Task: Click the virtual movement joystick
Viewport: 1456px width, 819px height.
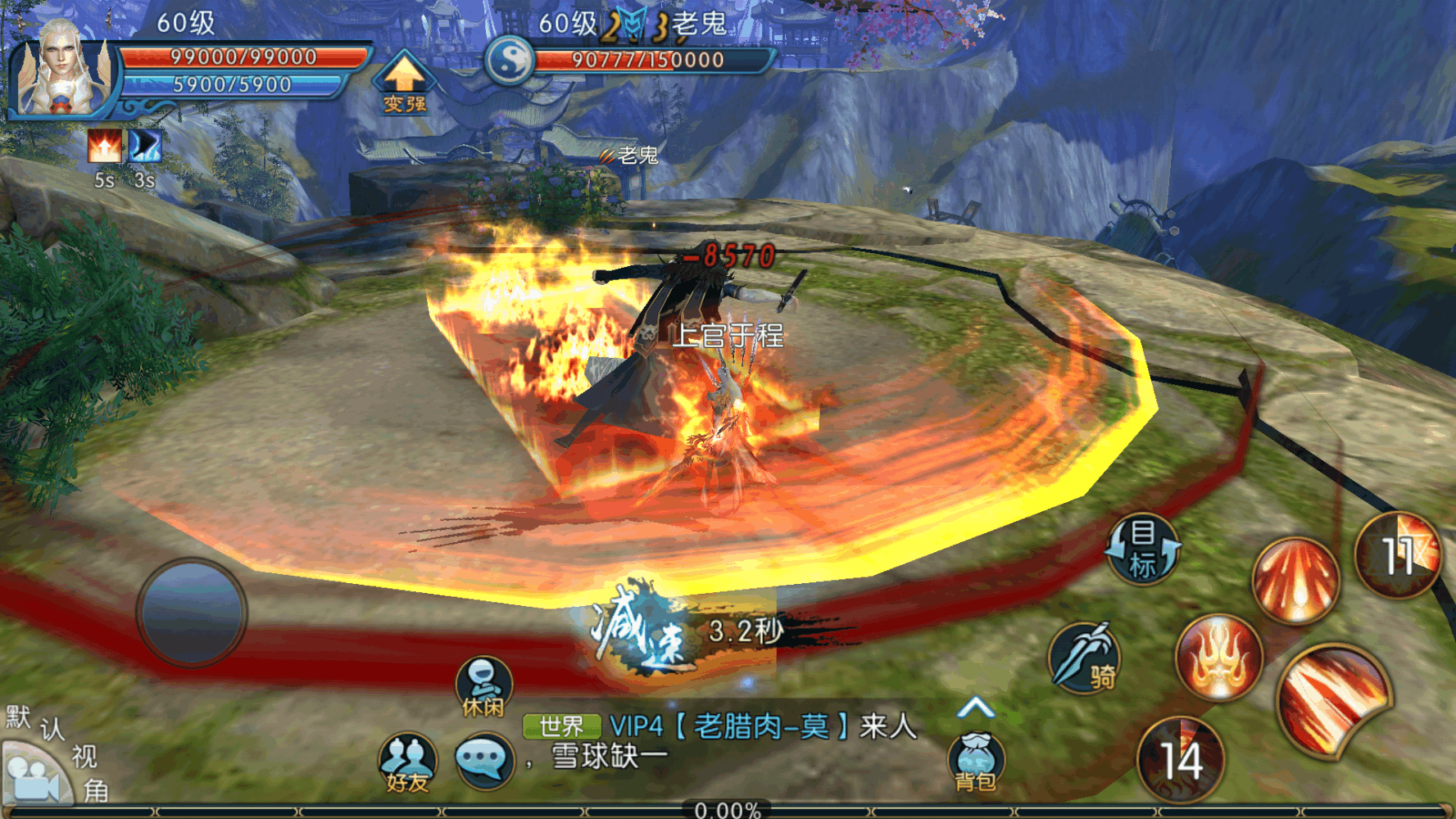Action: tap(193, 613)
